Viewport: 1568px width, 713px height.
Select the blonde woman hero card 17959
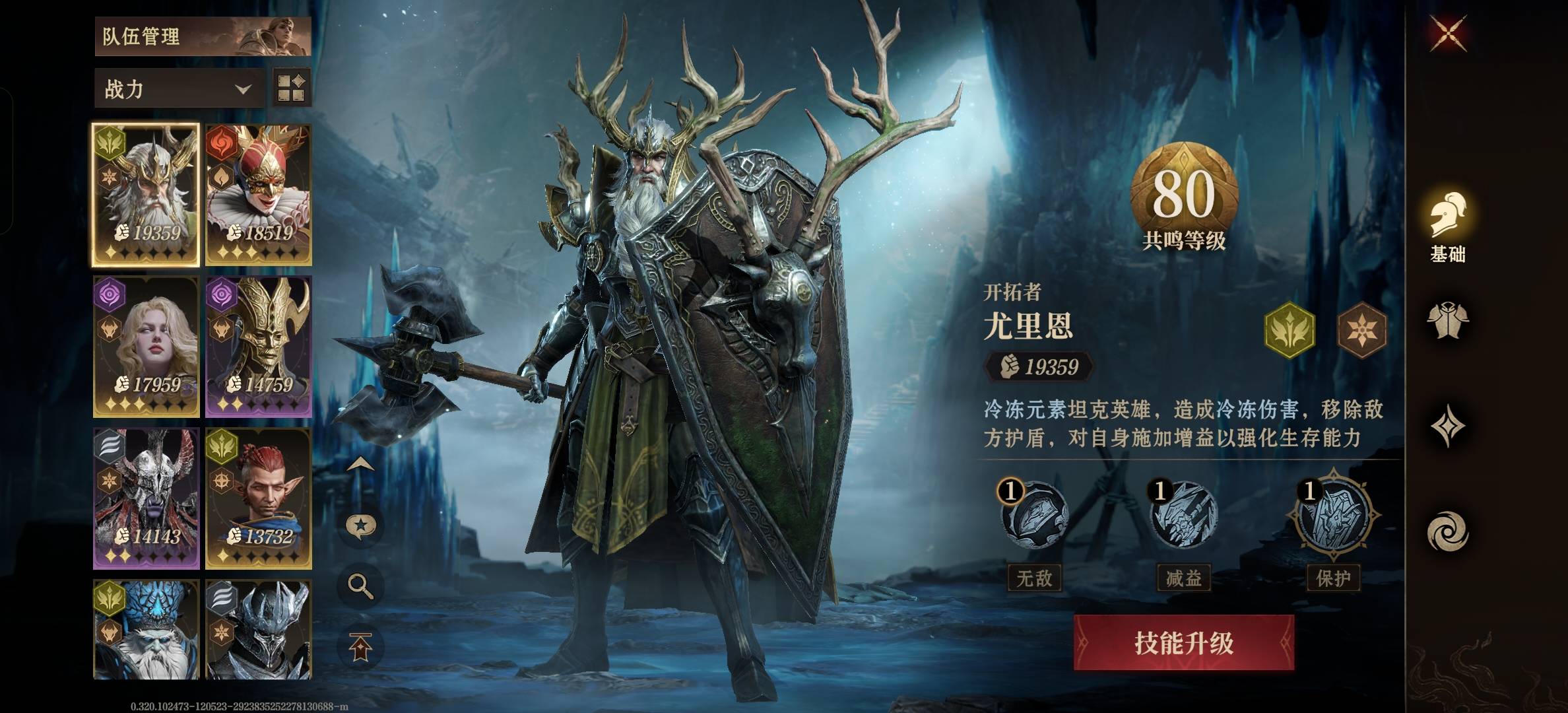coord(146,347)
